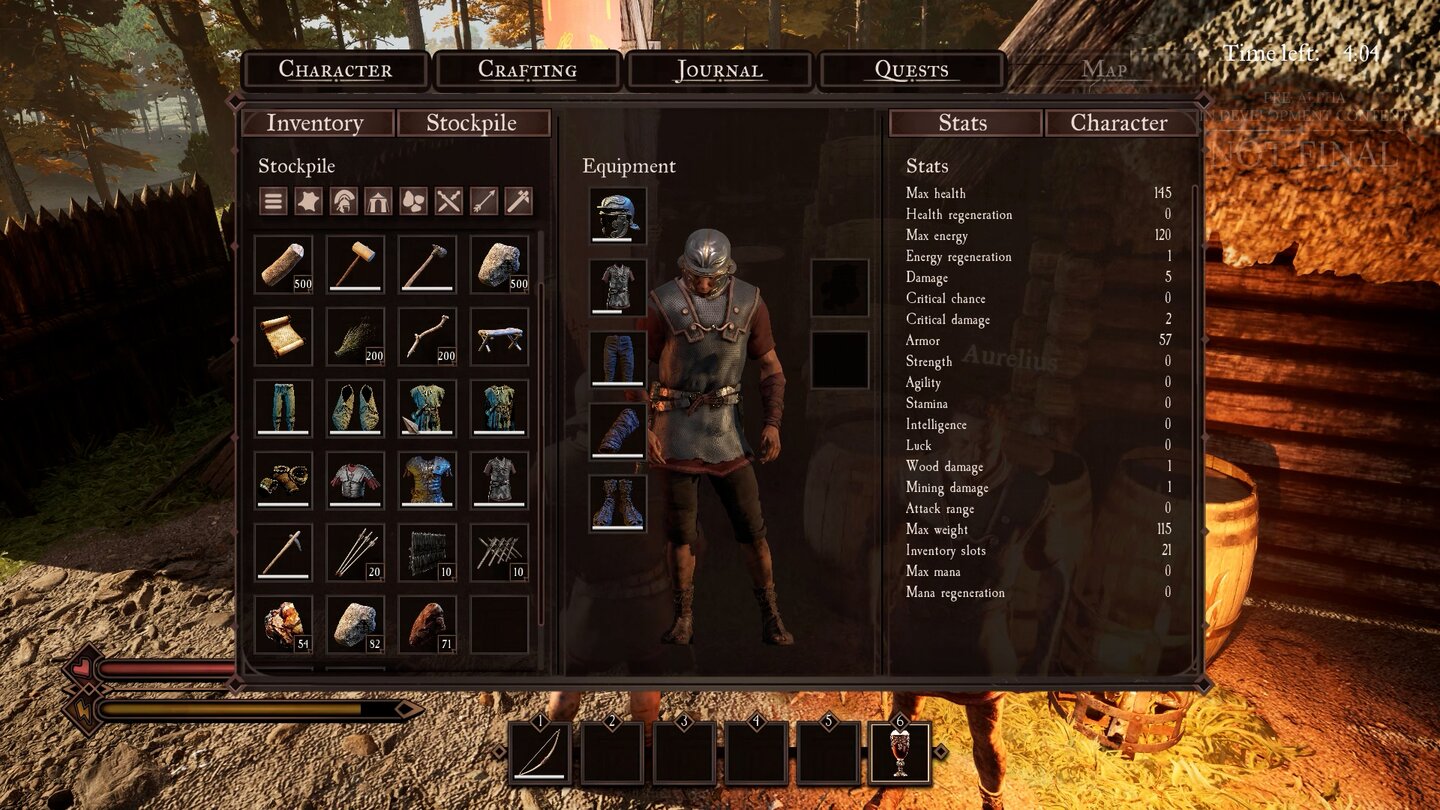Image resolution: width=1440 pixels, height=810 pixels.
Task: Open the Quests tab
Action: click(912, 70)
